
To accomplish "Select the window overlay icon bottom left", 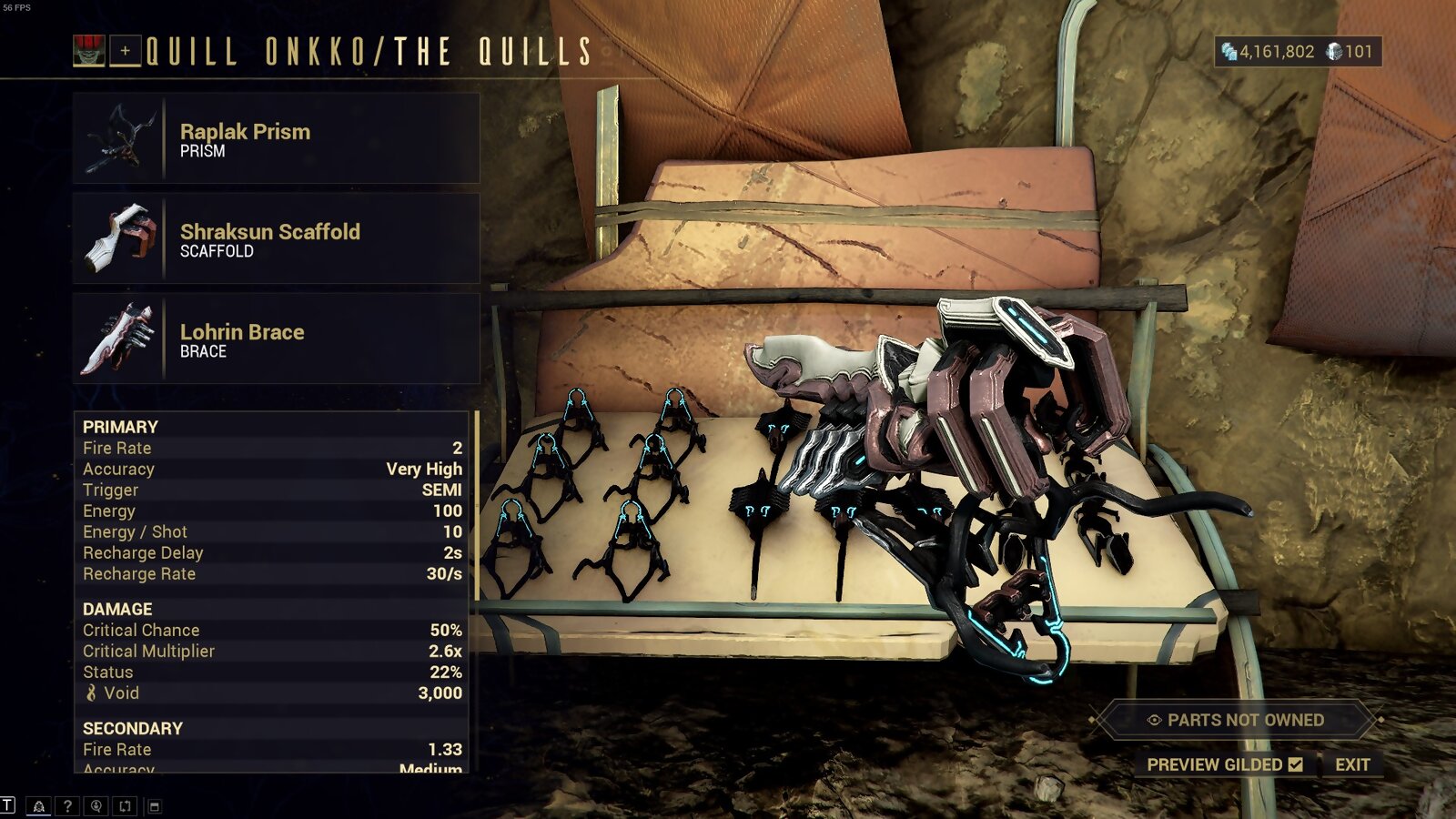I will pyautogui.click(x=155, y=805).
